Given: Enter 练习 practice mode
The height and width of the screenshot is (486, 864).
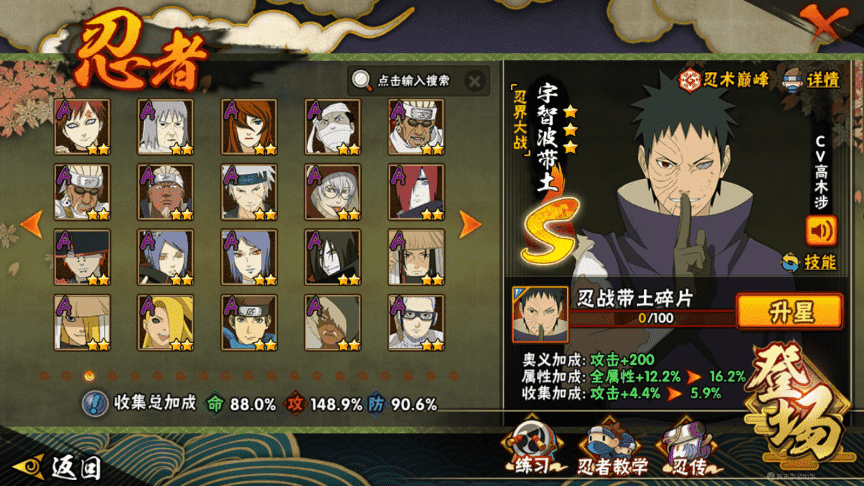Looking at the screenshot, I should [533, 448].
